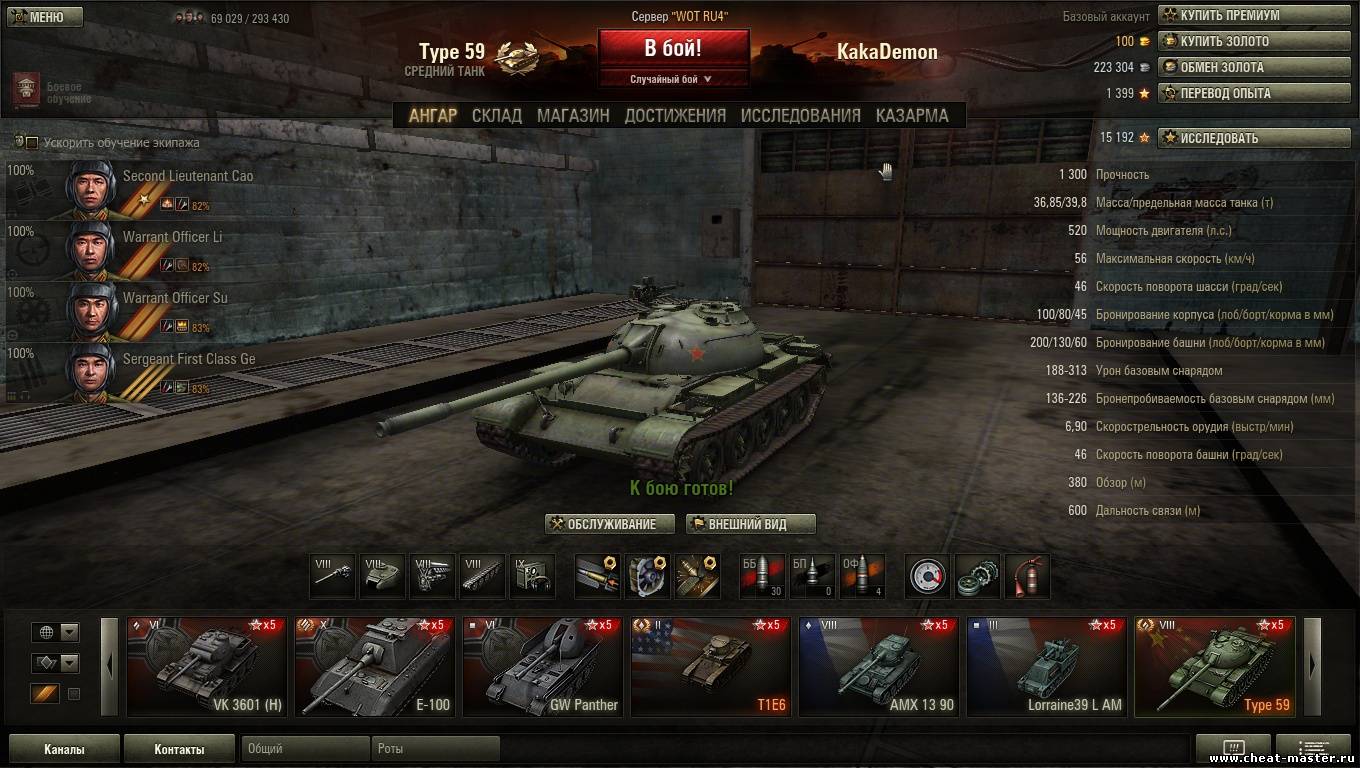The width and height of the screenshot is (1360, 768).
Task: Open the Контакты contacts button
Action: [179, 749]
